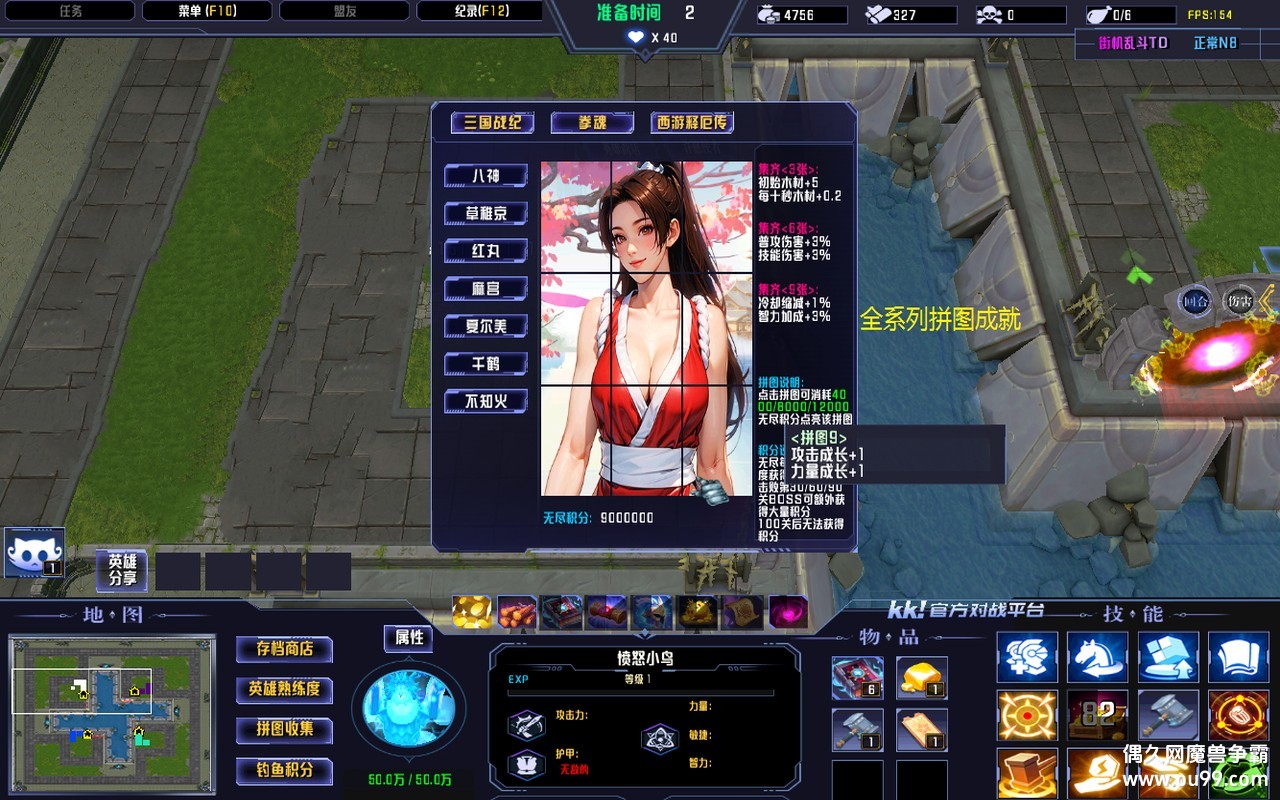The image size is (1280, 800).
Task: Open the 拼图收集 puzzle collection
Action: (285, 729)
